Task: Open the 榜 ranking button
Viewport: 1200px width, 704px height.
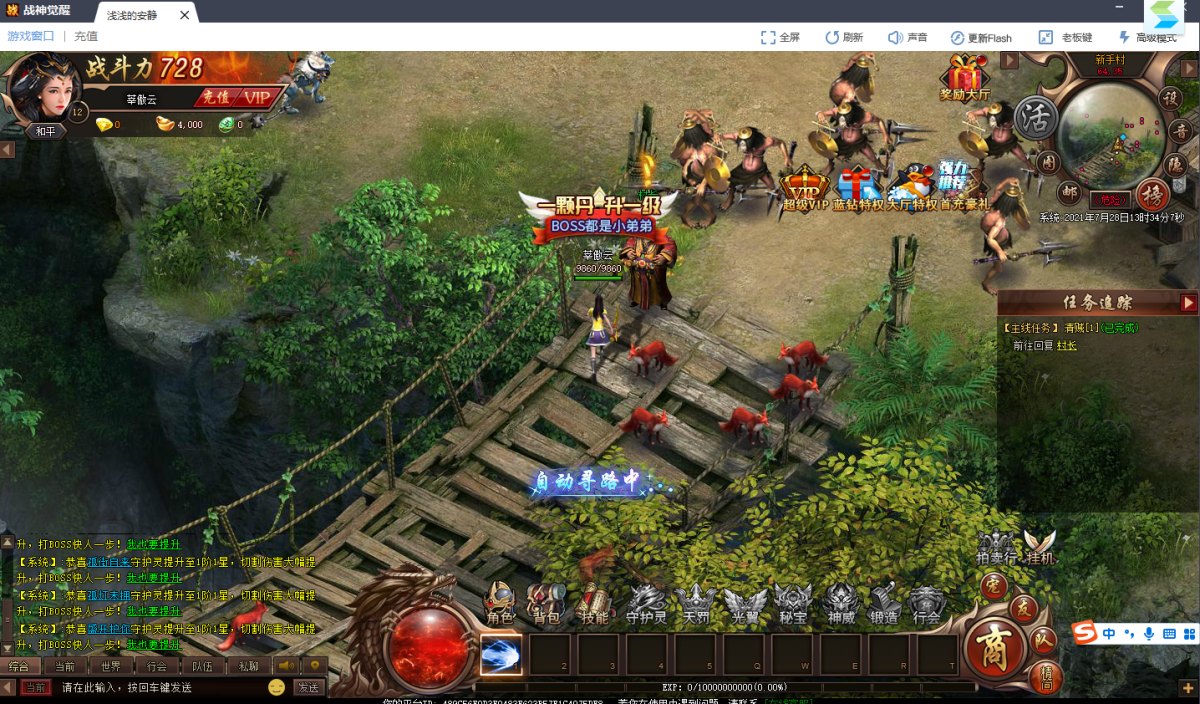Action: (x=1153, y=194)
